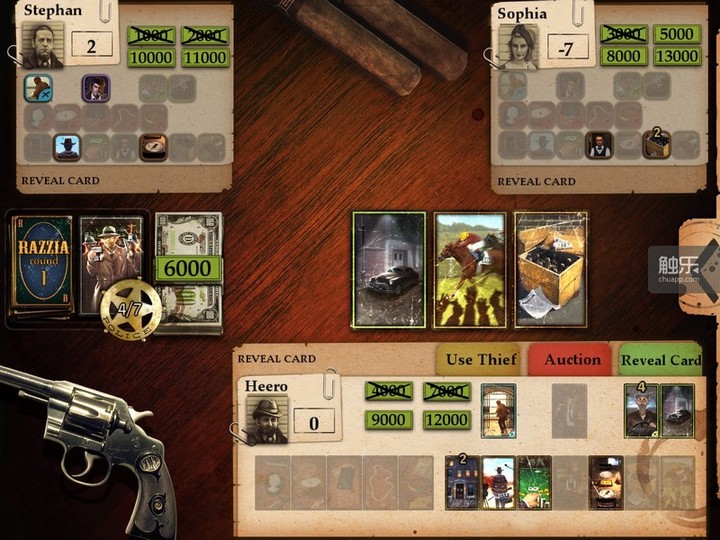Viewport: 720px width, 540px height.
Task: Choose Heero's 12000 money bid card
Action: coord(446,422)
